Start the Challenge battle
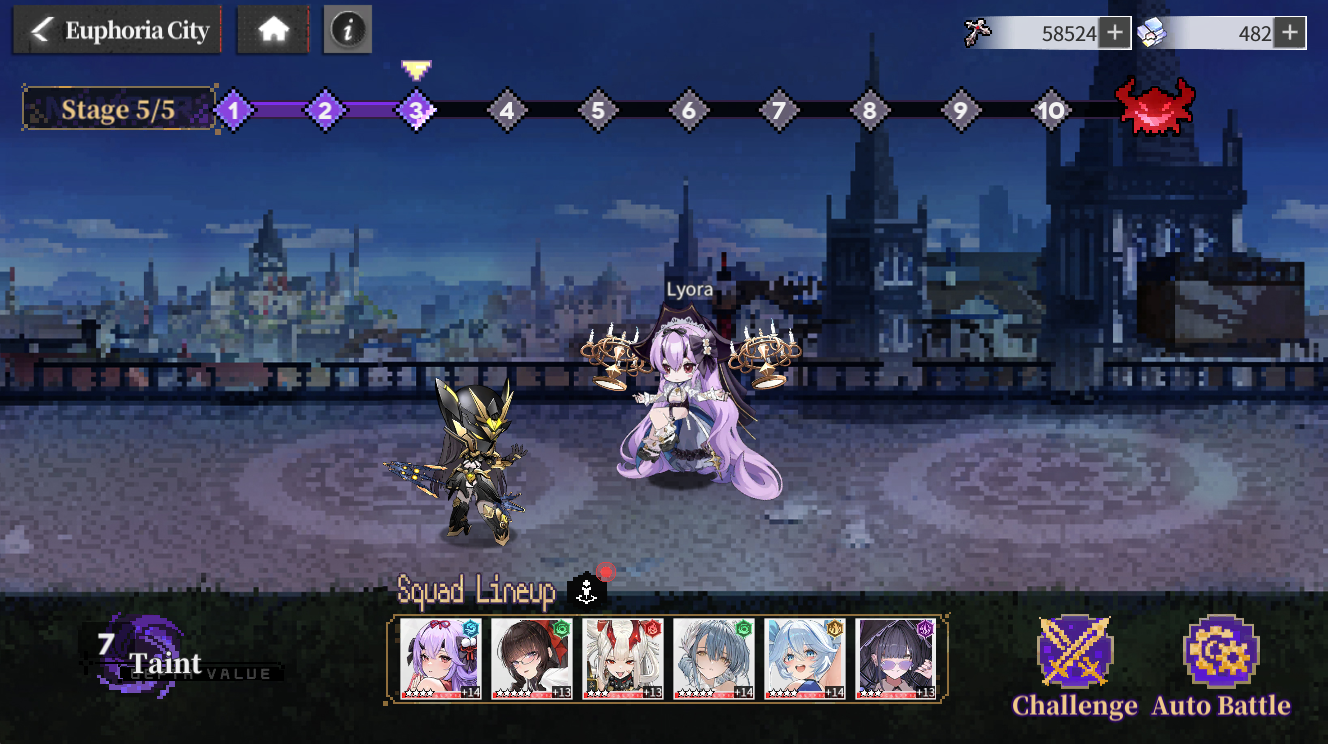 (x=1075, y=666)
